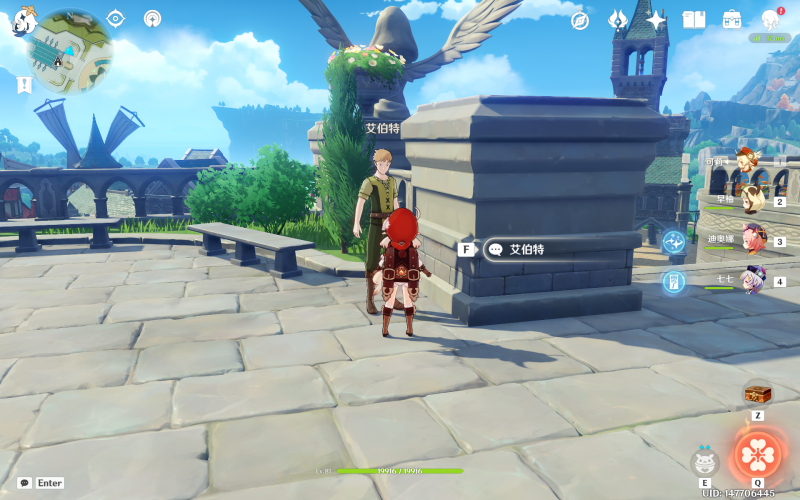Switch to party member 早柚
The image size is (800, 500).
pyautogui.click(x=750, y=200)
